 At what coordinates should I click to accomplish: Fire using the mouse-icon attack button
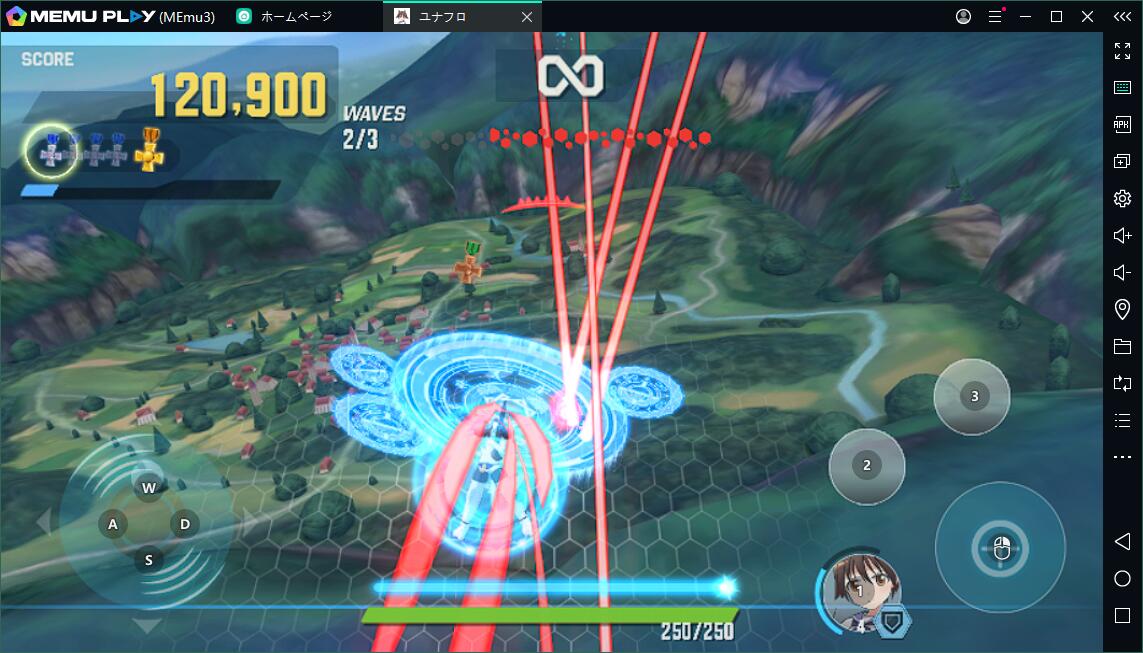(1000, 547)
